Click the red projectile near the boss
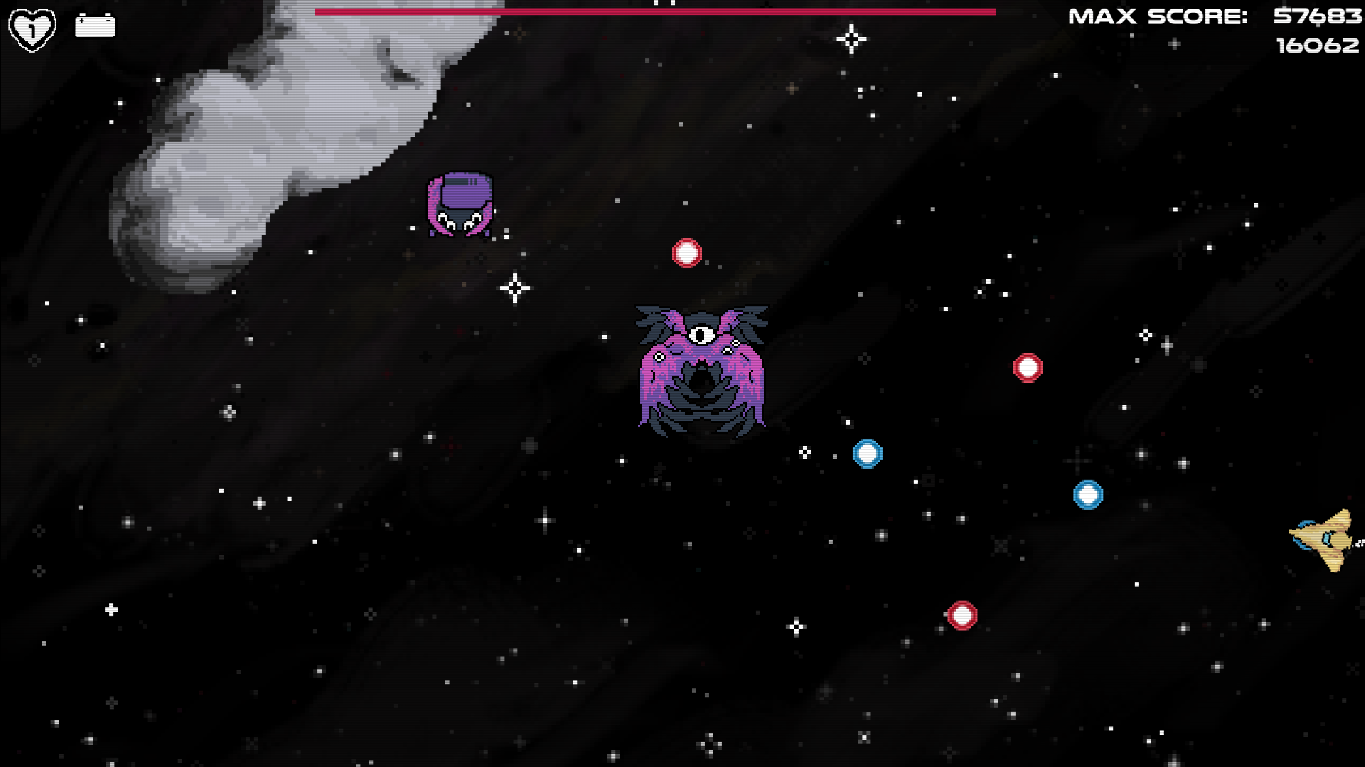The width and height of the screenshot is (1365, 767). coord(687,252)
